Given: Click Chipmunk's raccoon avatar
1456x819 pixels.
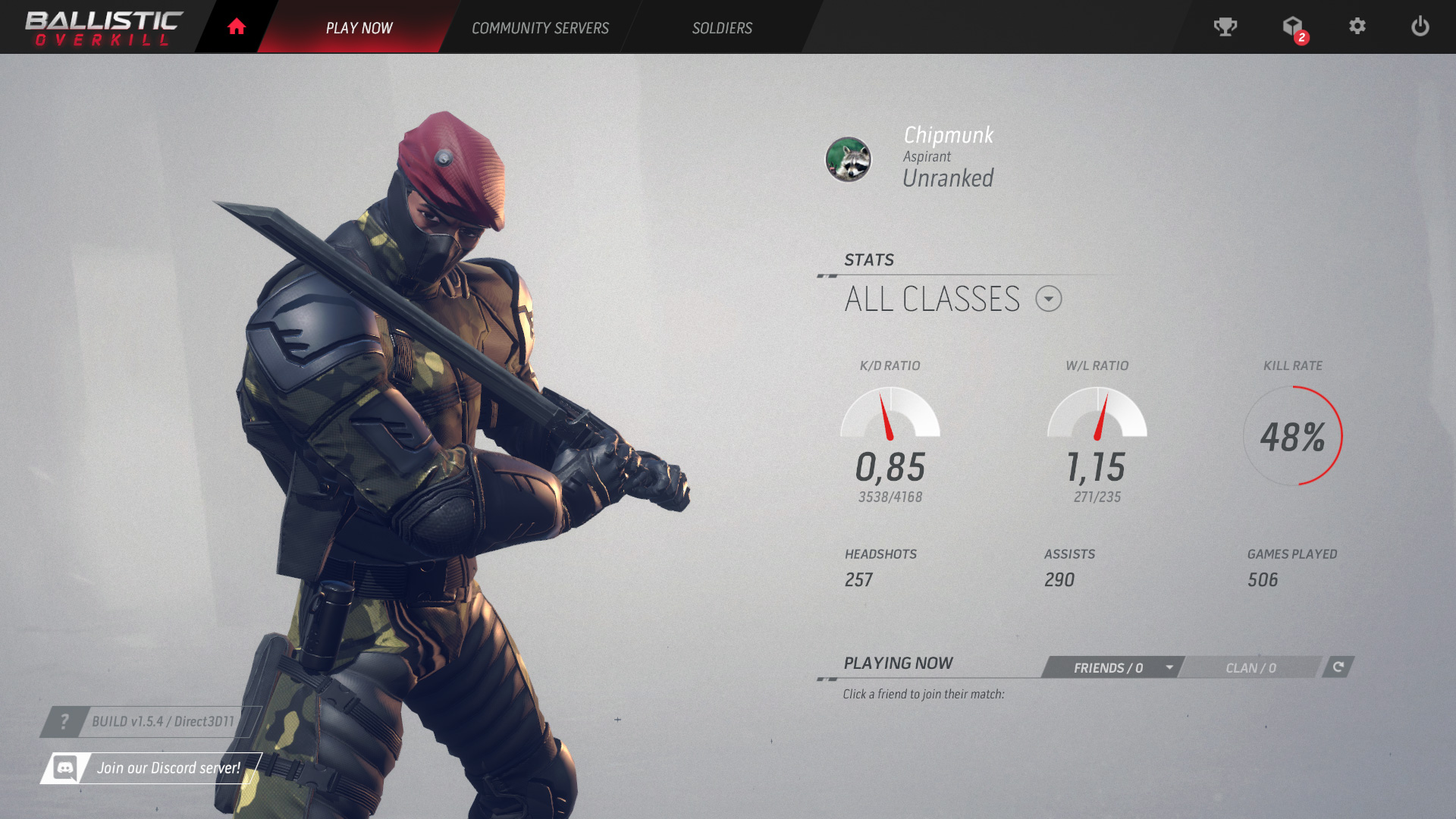Looking at the screenshot, I should 849,161.
